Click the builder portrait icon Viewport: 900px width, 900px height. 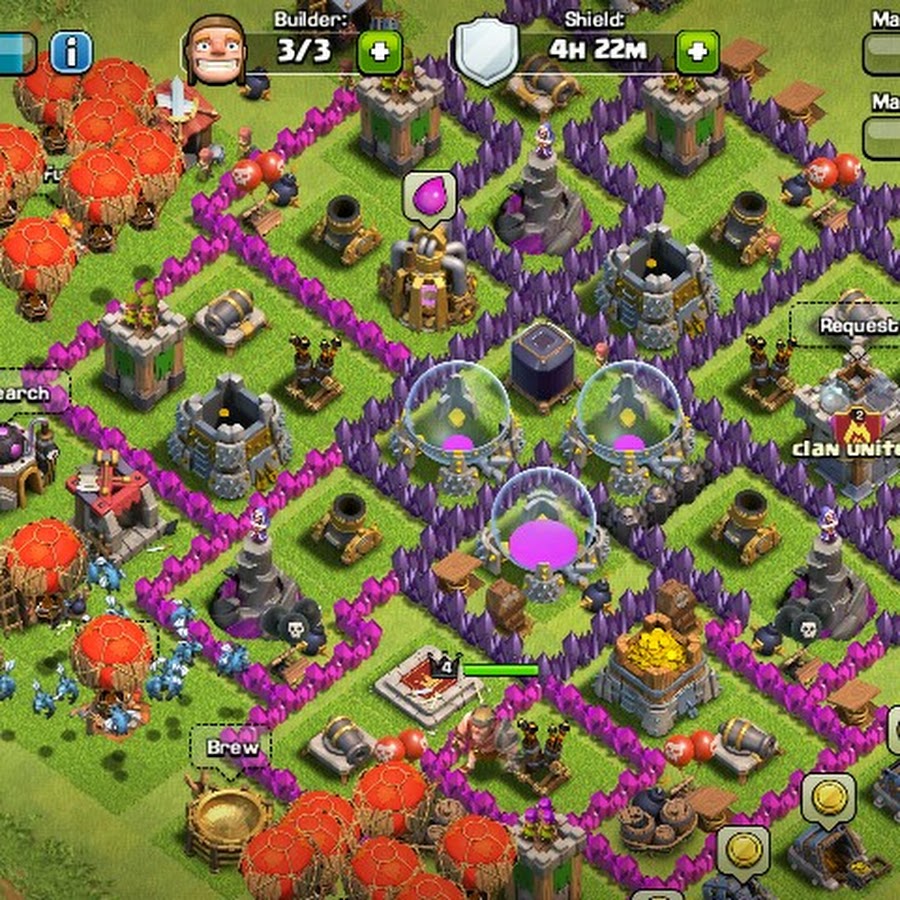click(x=215, y=50)
